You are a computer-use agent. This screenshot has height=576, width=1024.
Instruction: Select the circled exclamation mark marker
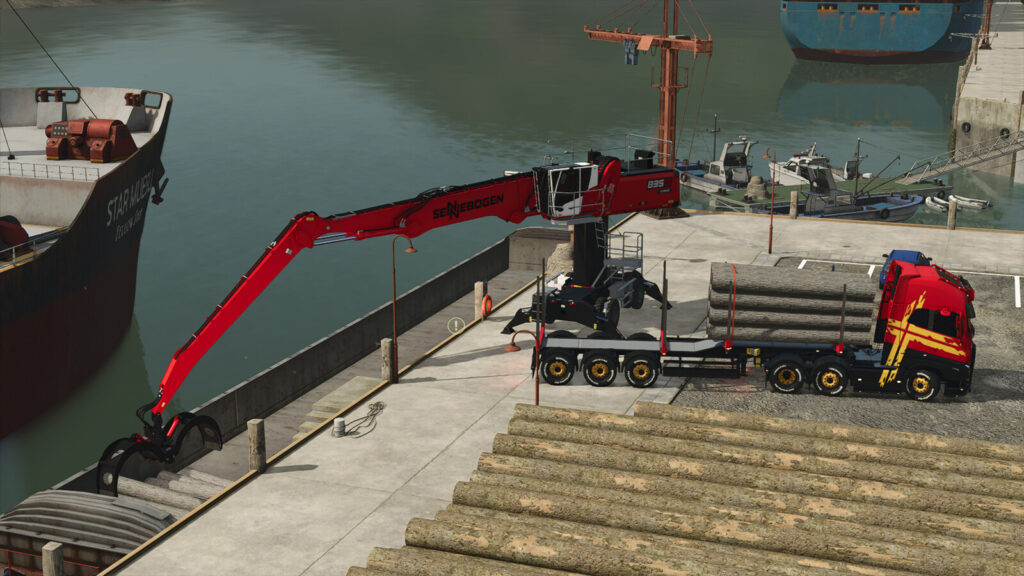455,325
